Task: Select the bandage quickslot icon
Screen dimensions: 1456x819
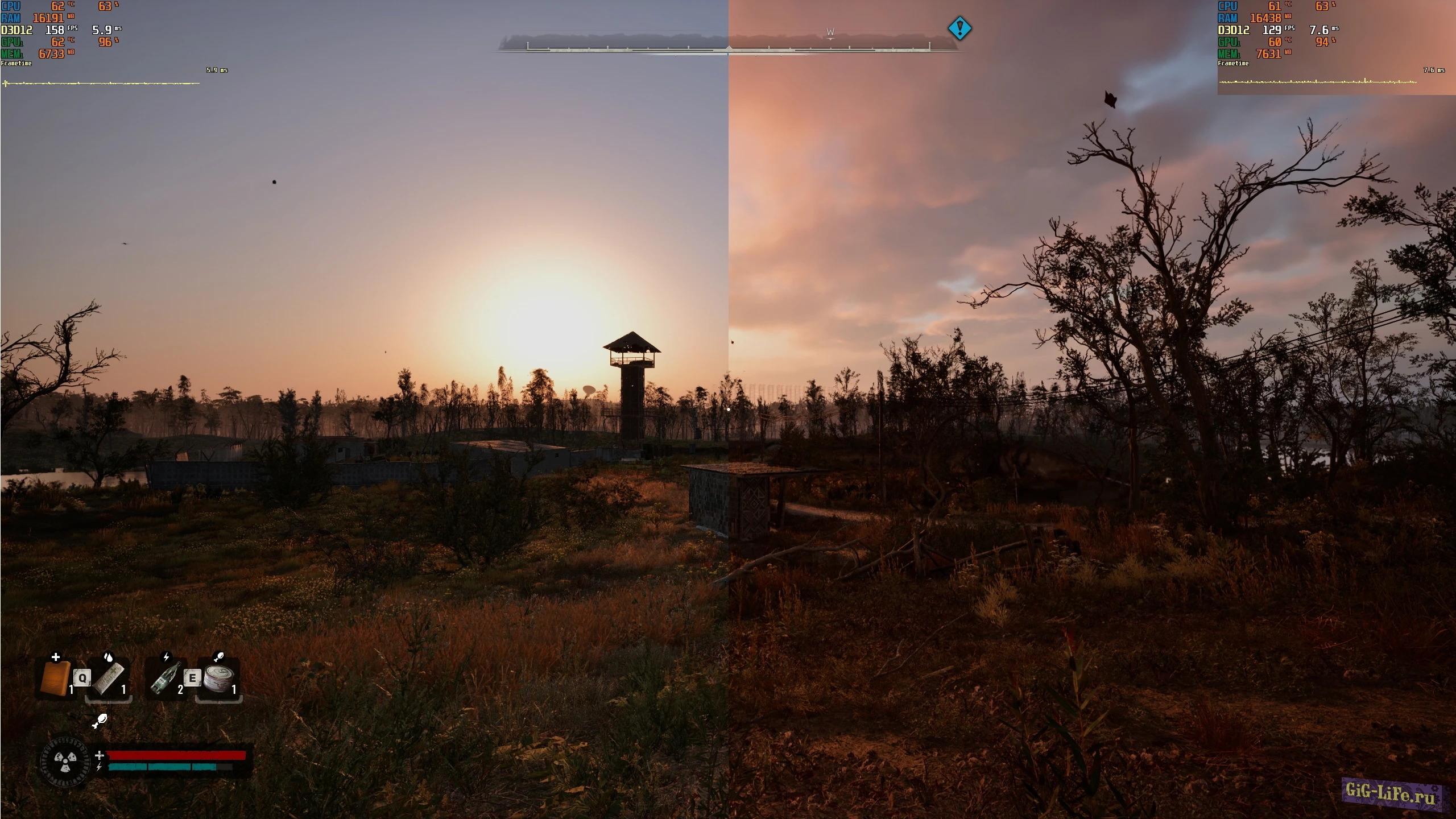Action: [x=110, y=678]
